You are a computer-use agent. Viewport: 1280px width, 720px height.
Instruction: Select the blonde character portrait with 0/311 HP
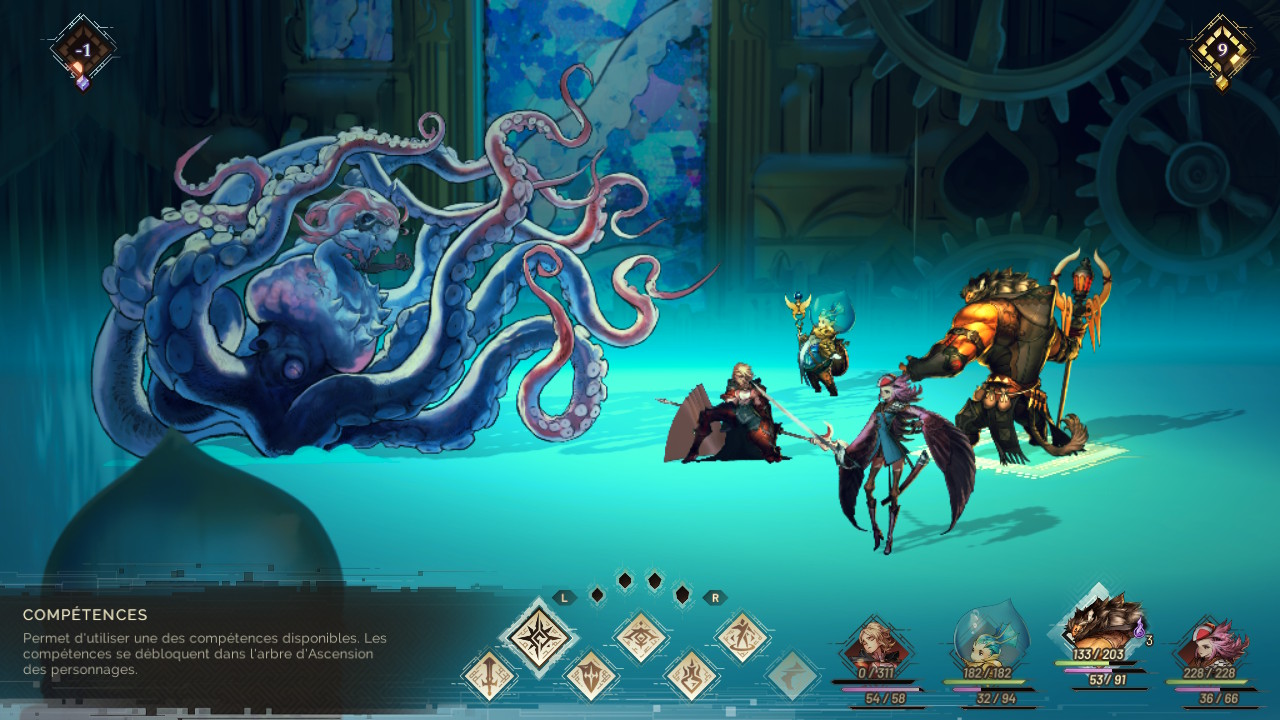876,650
